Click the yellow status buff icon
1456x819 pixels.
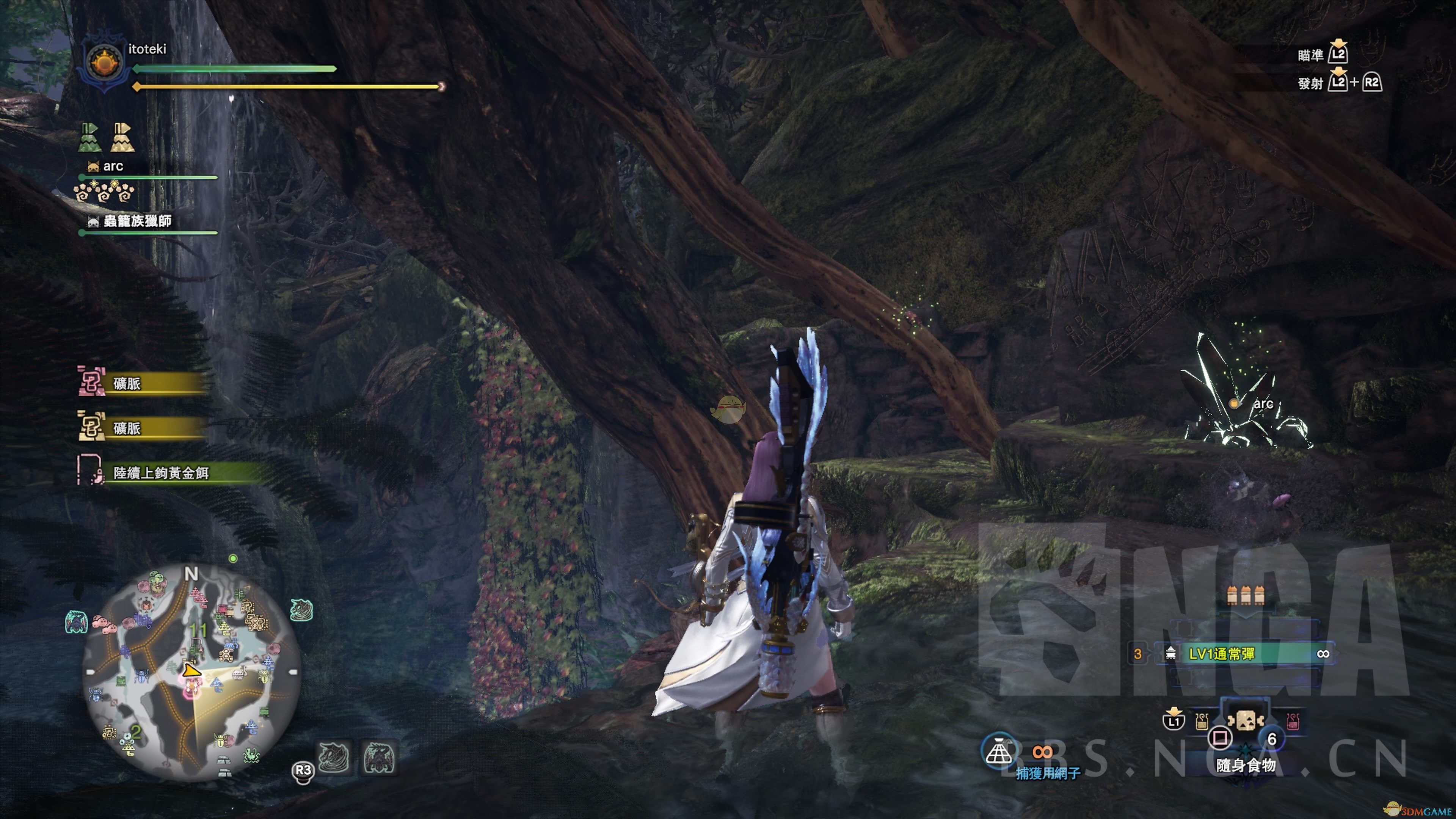(122, 138)
